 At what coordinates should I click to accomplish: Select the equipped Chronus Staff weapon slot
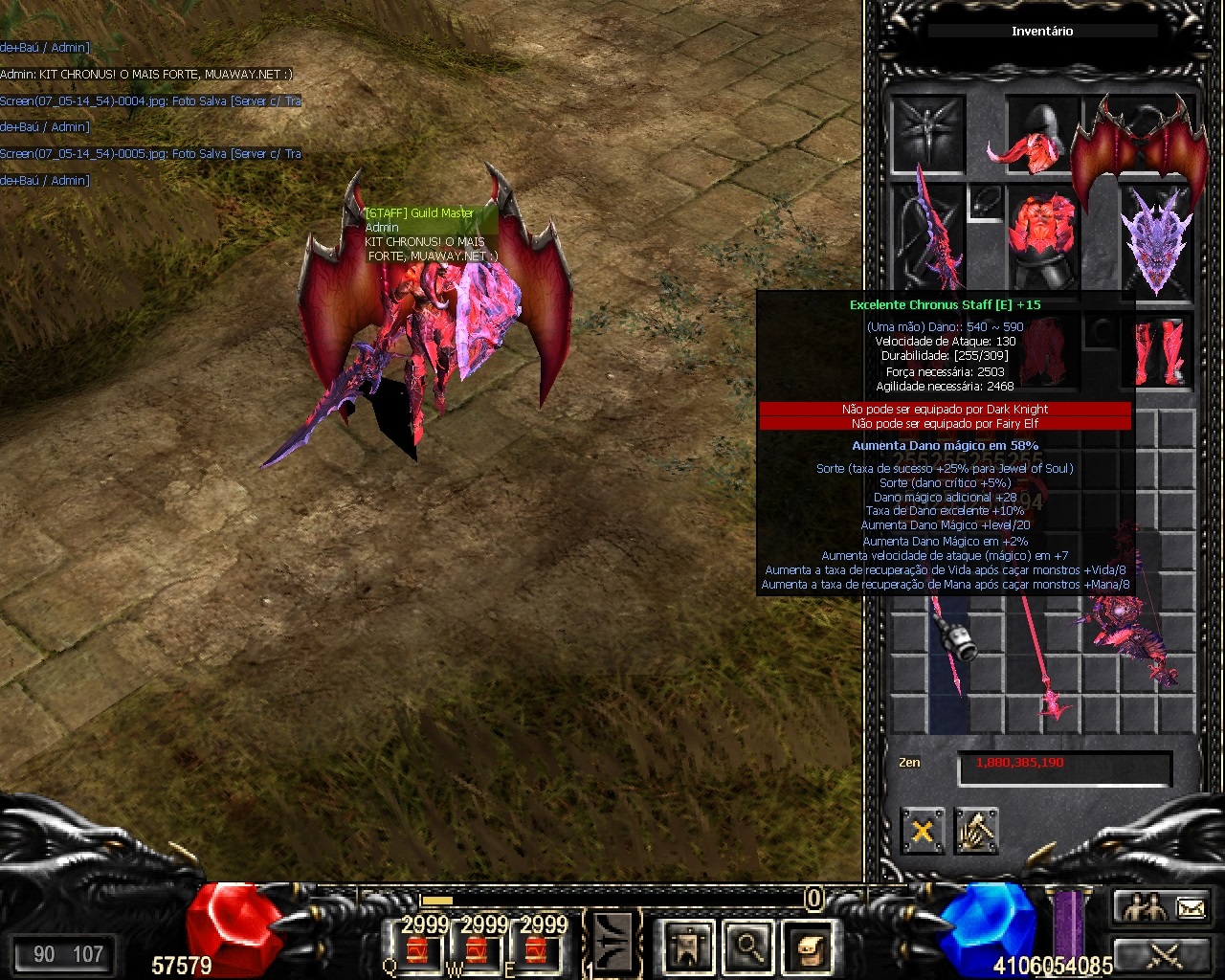928,236
